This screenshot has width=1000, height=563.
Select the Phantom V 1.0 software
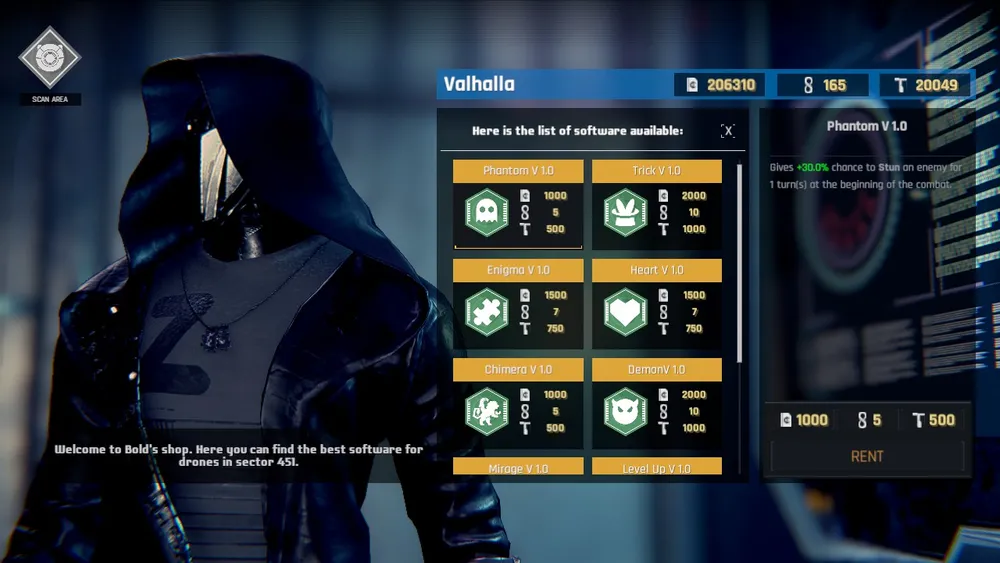(x=518, y=204)
